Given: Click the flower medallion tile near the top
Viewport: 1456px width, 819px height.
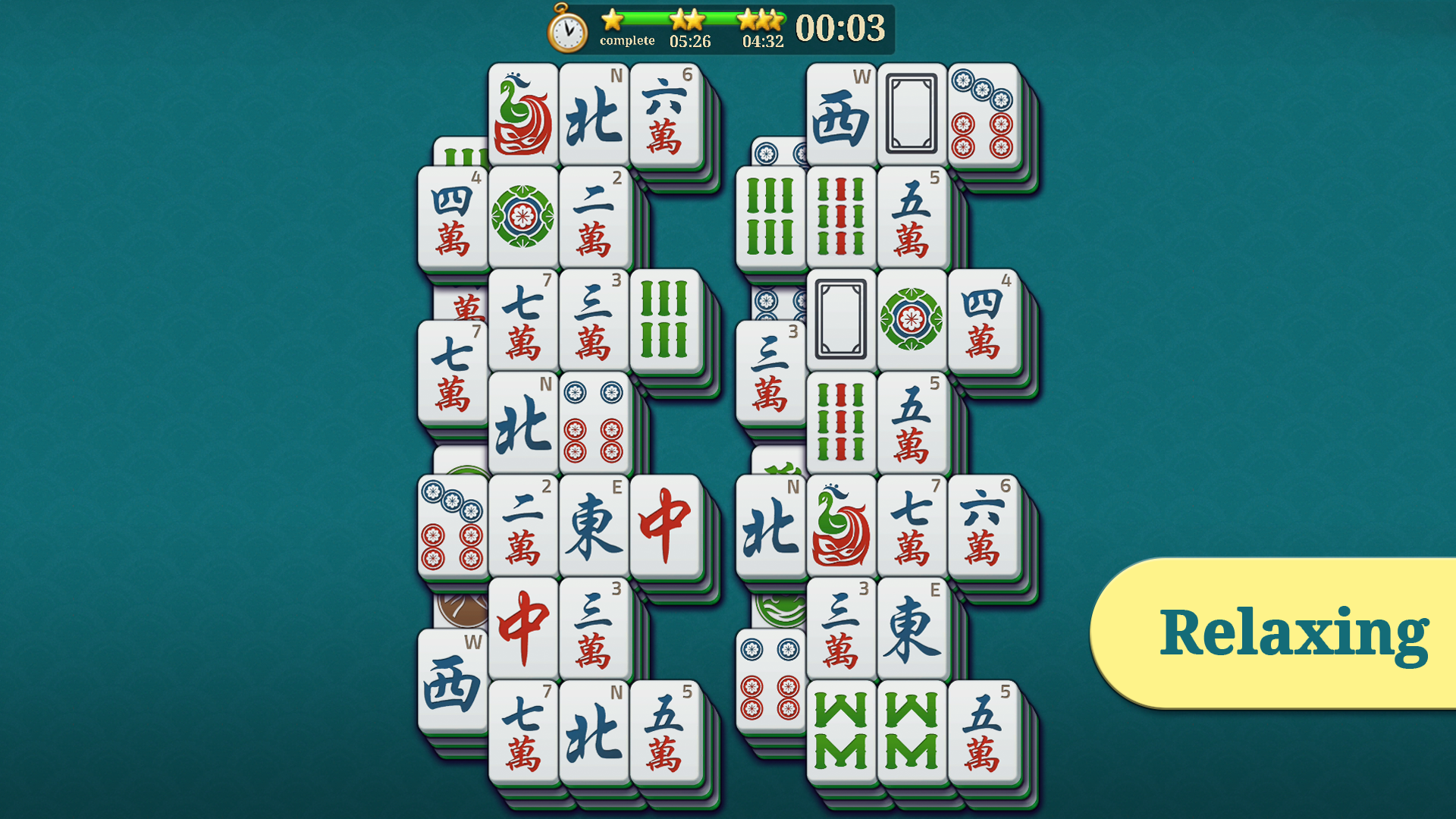Looking at the screenshot, I should click(522, 218).
